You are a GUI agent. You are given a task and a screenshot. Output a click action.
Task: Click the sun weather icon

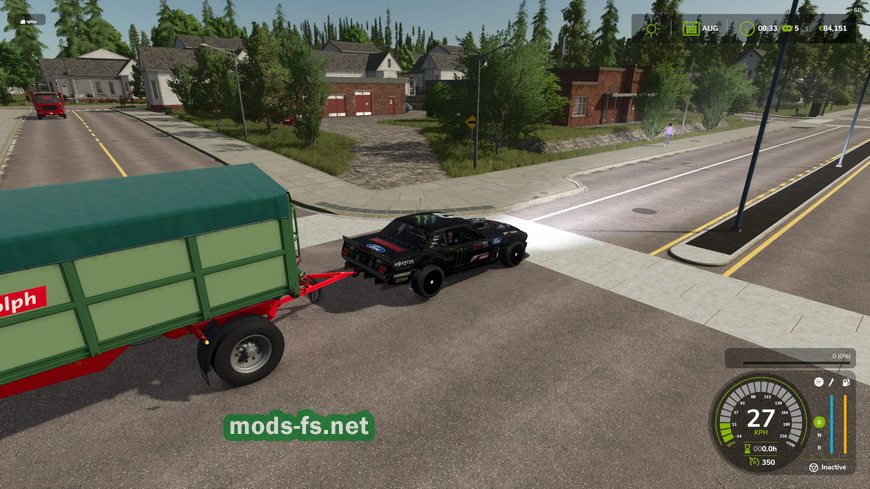coord(652,28)
